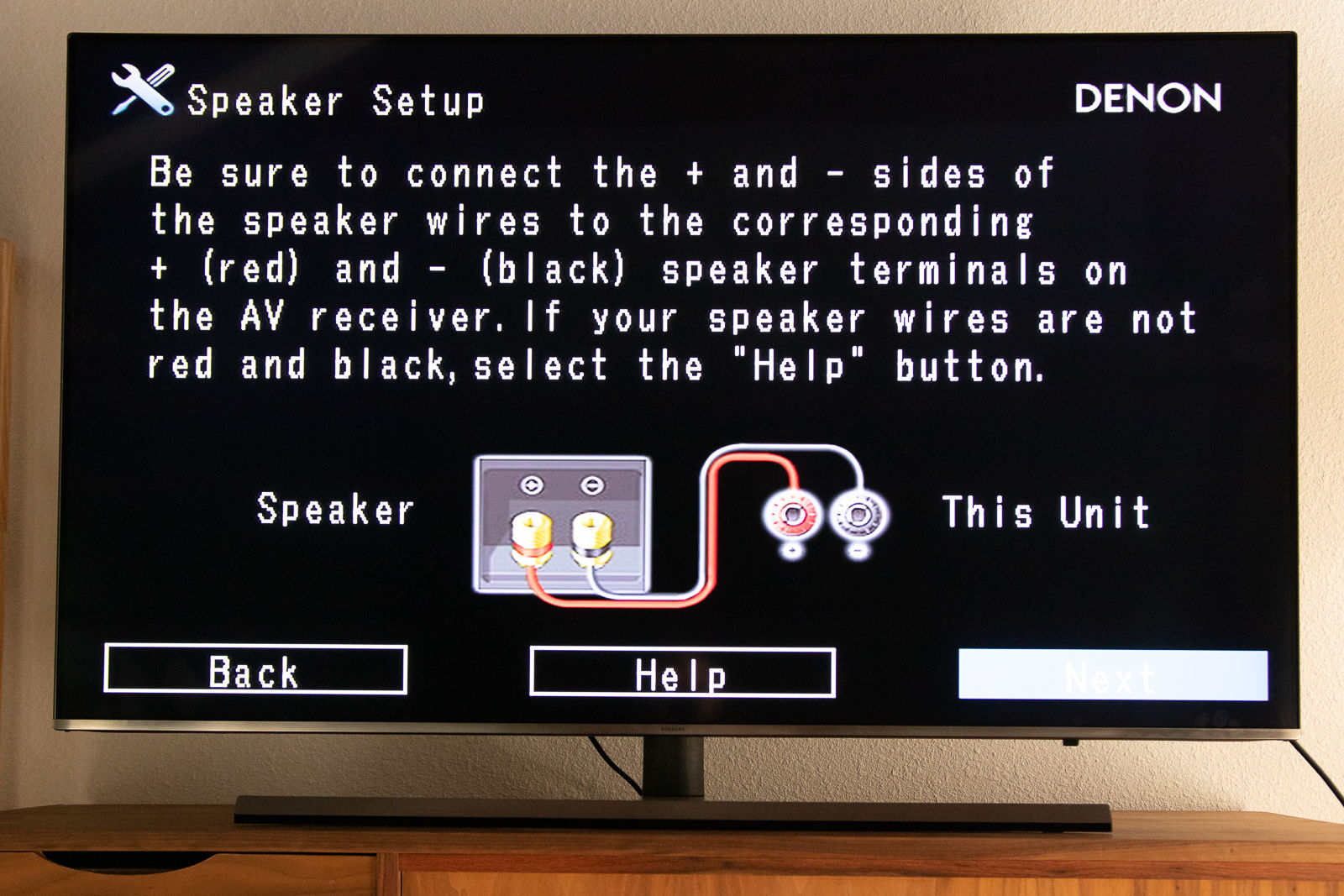Select the gold positive binding post on Speaker

pyautogui.click(x=530, y=533)
